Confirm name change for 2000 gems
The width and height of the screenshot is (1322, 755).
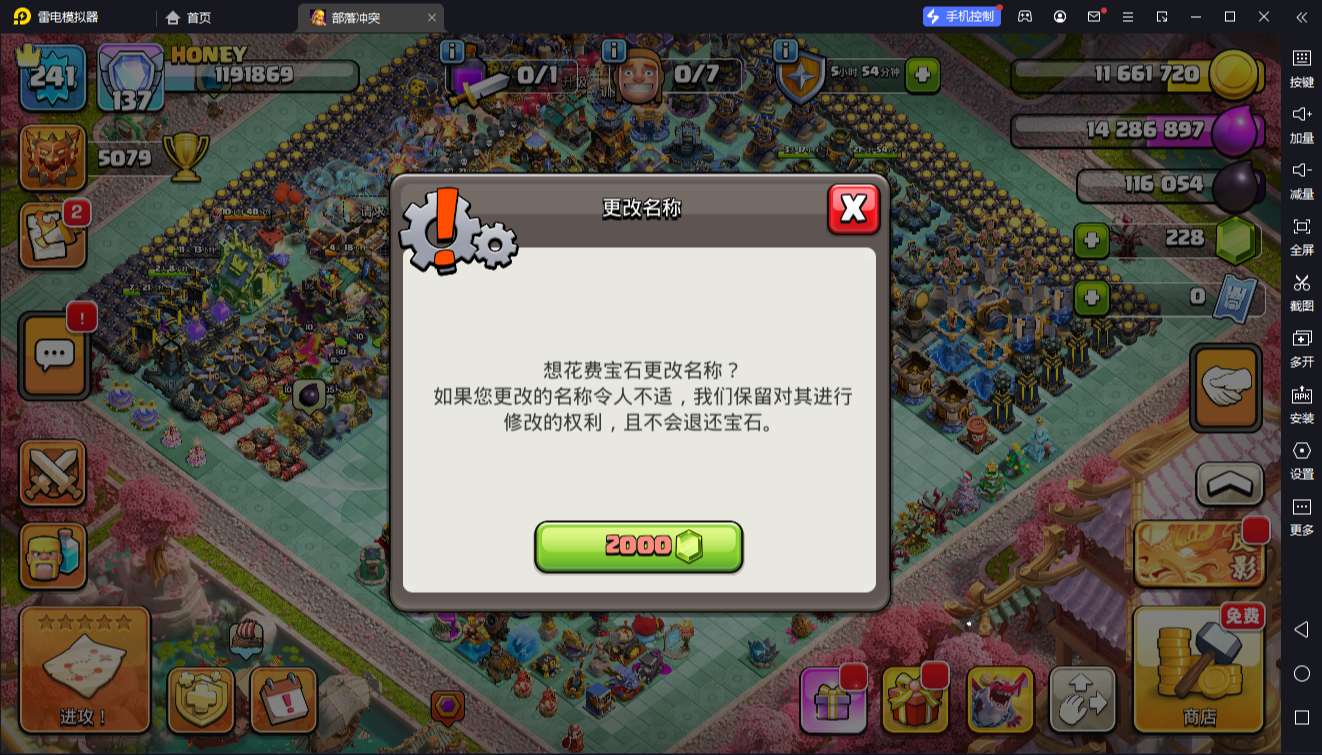639,546
